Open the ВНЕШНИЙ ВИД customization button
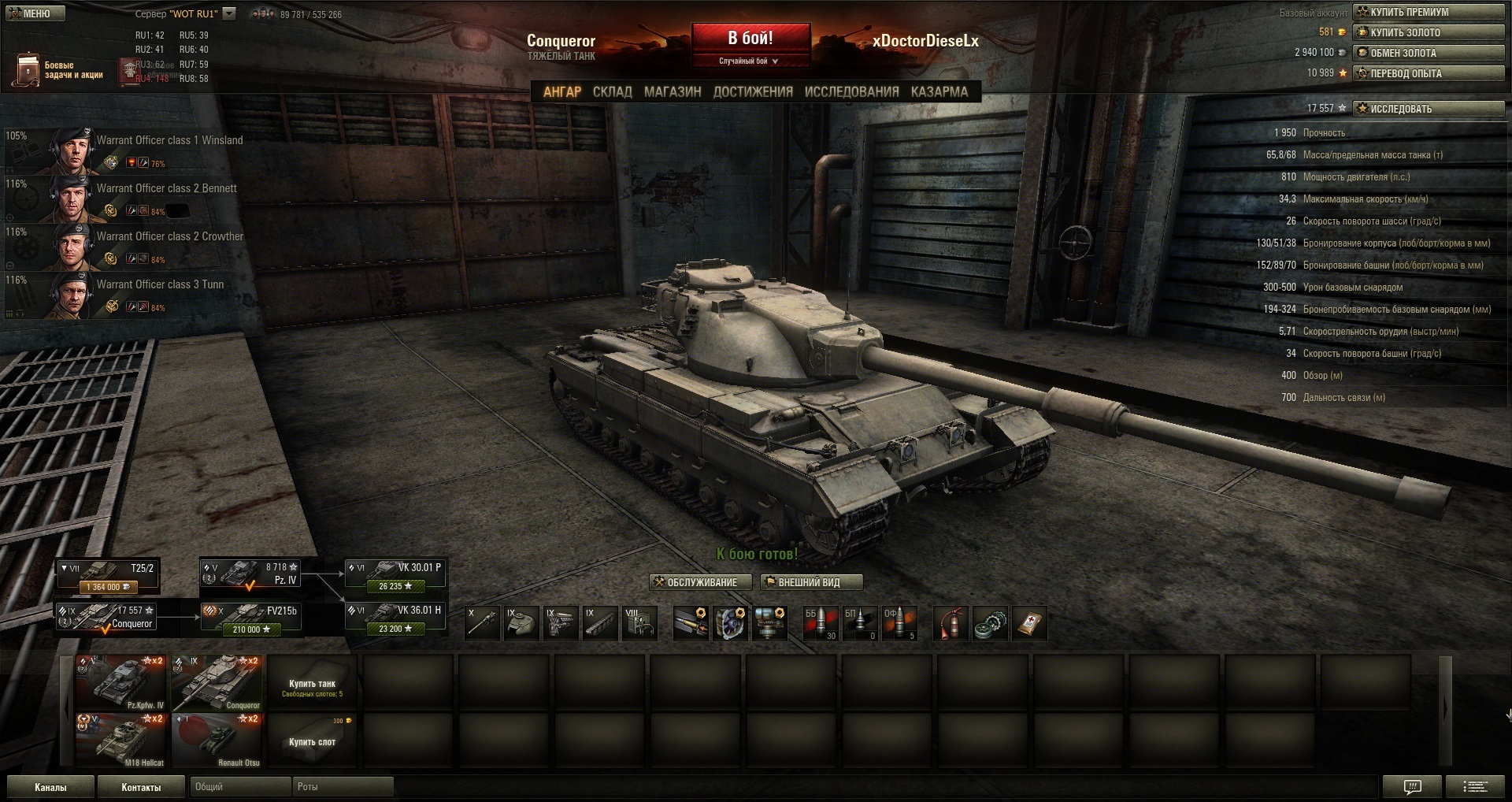Image resolution: width=1512 pixels, height=802 pixels. [810, 582]
